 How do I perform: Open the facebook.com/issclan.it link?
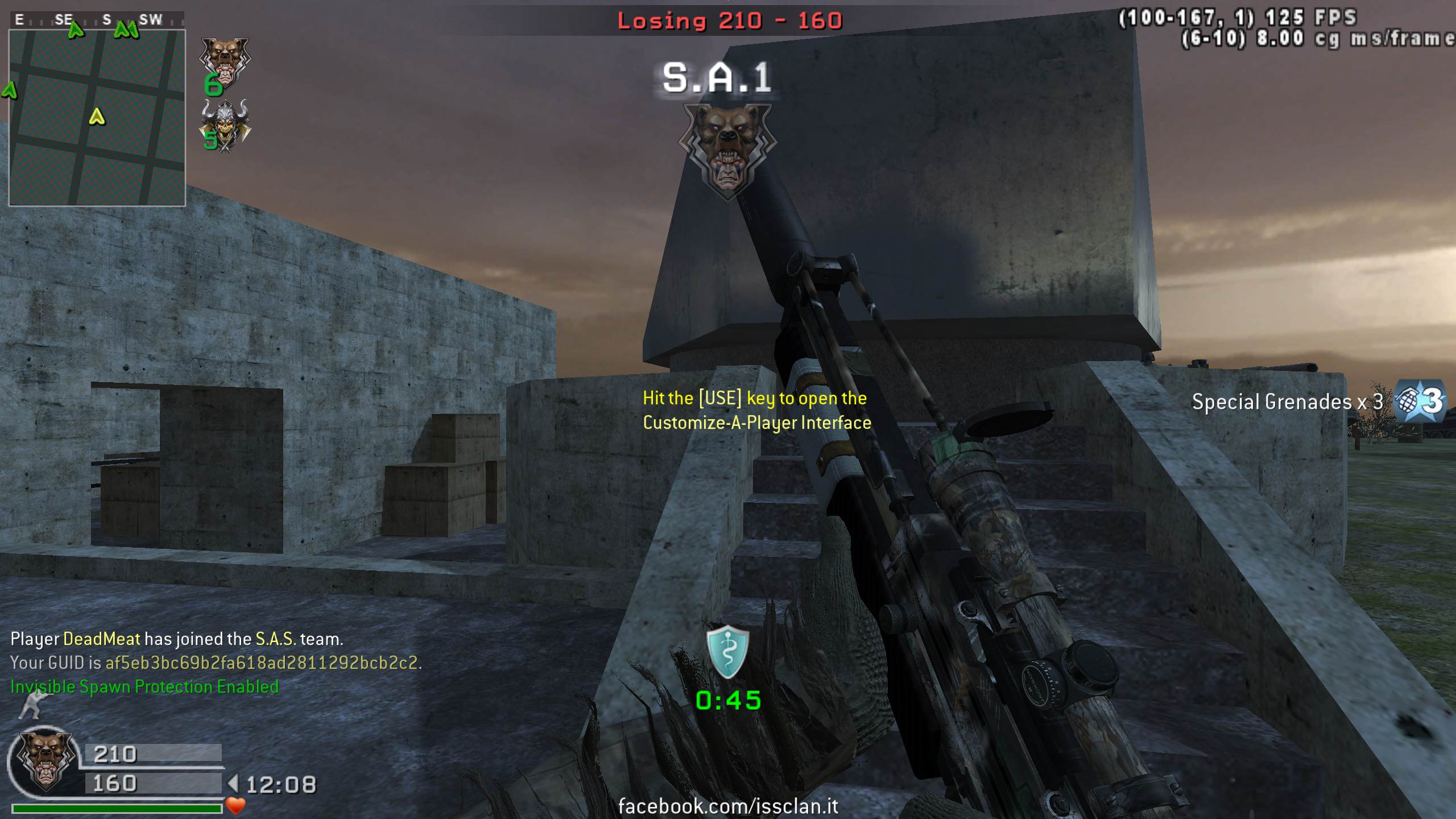(x=728, y=805)
